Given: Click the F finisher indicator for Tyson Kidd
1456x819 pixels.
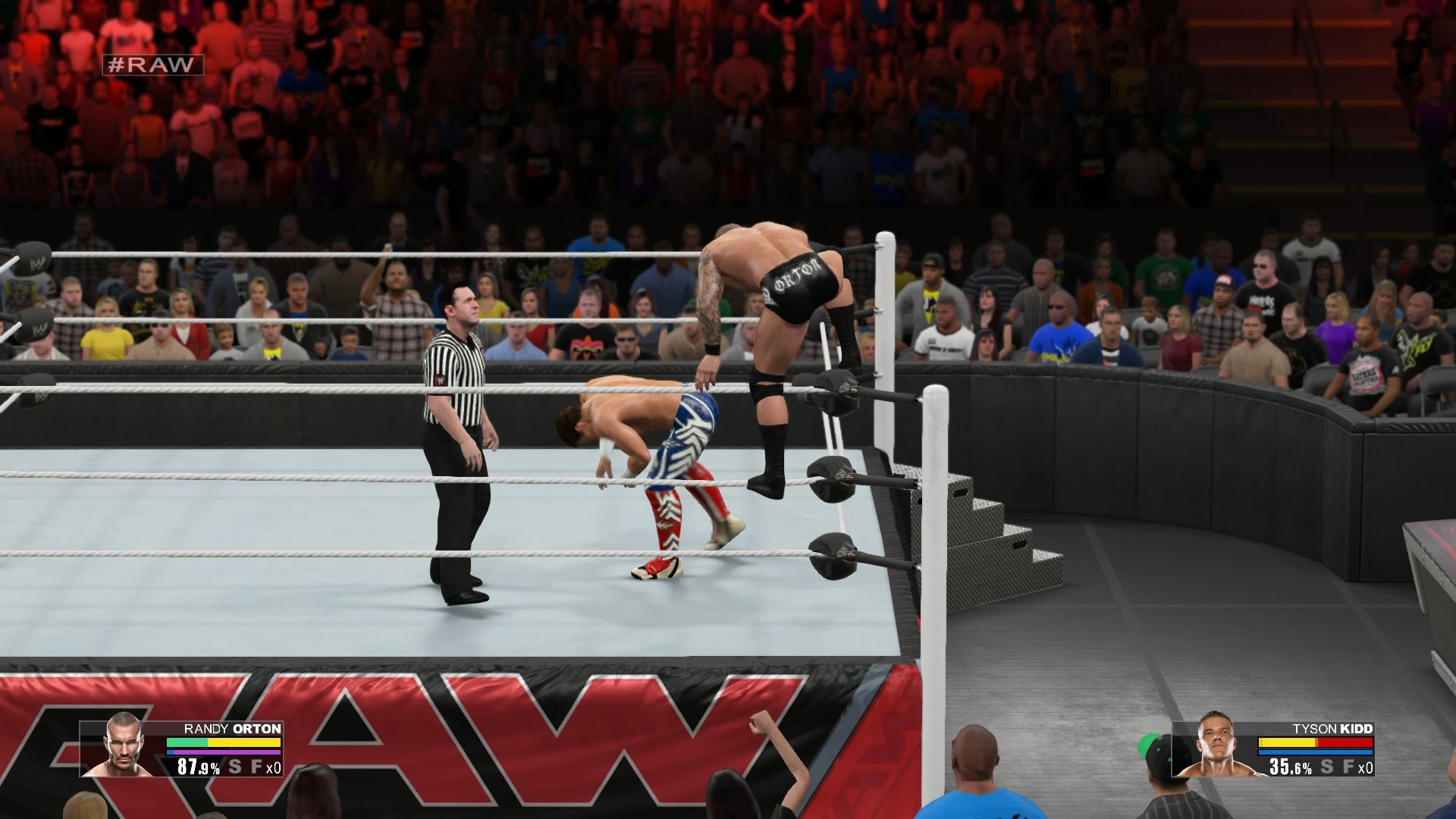Looking at the screenshot, I should (x=1348, y=767).
